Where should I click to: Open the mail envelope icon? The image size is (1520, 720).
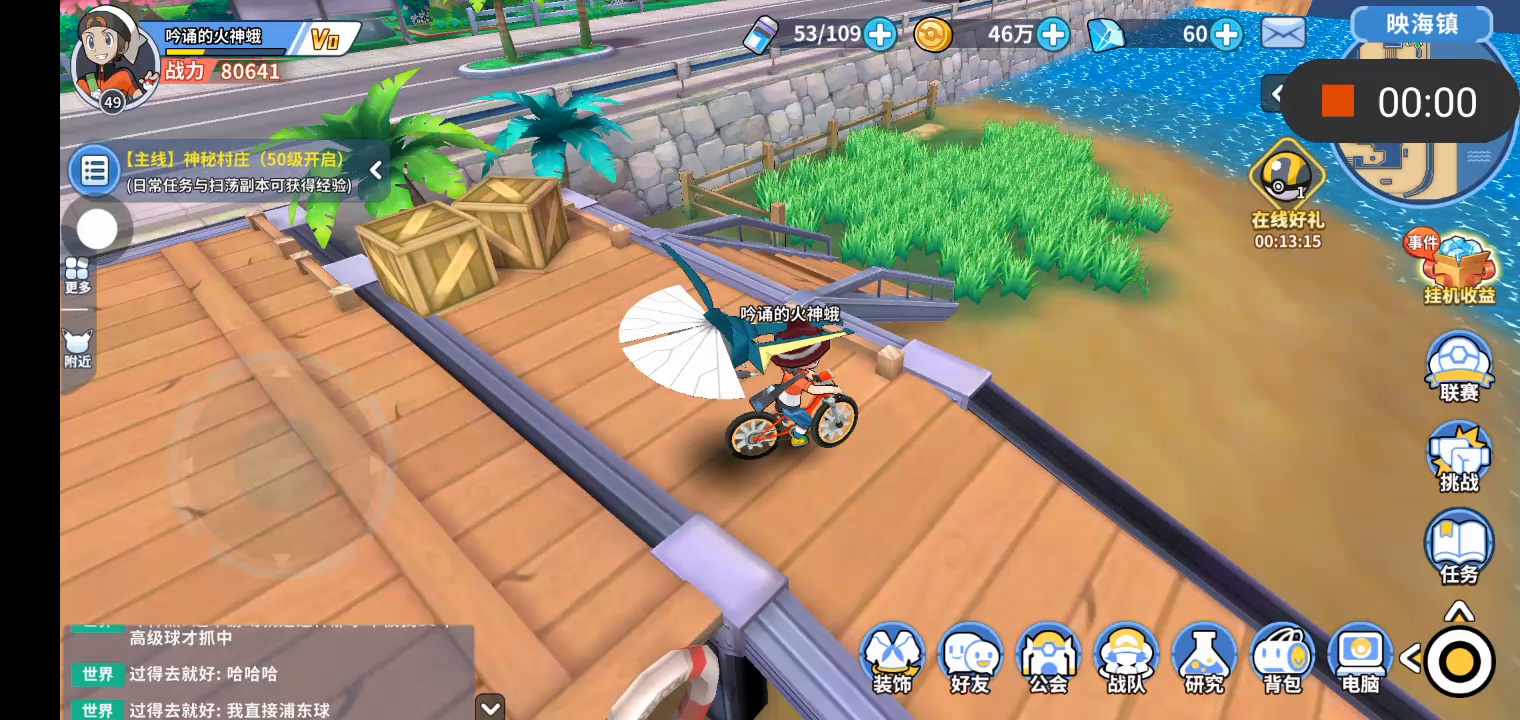1283,34
